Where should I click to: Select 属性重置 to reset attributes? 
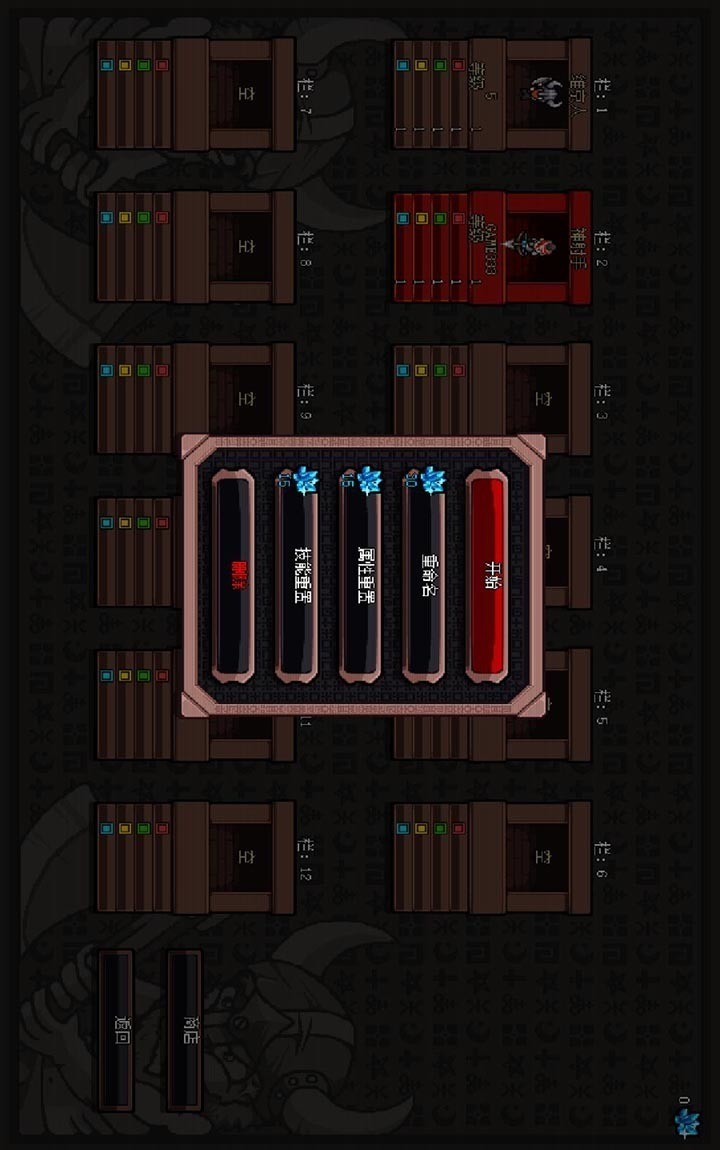coord(361,578)
